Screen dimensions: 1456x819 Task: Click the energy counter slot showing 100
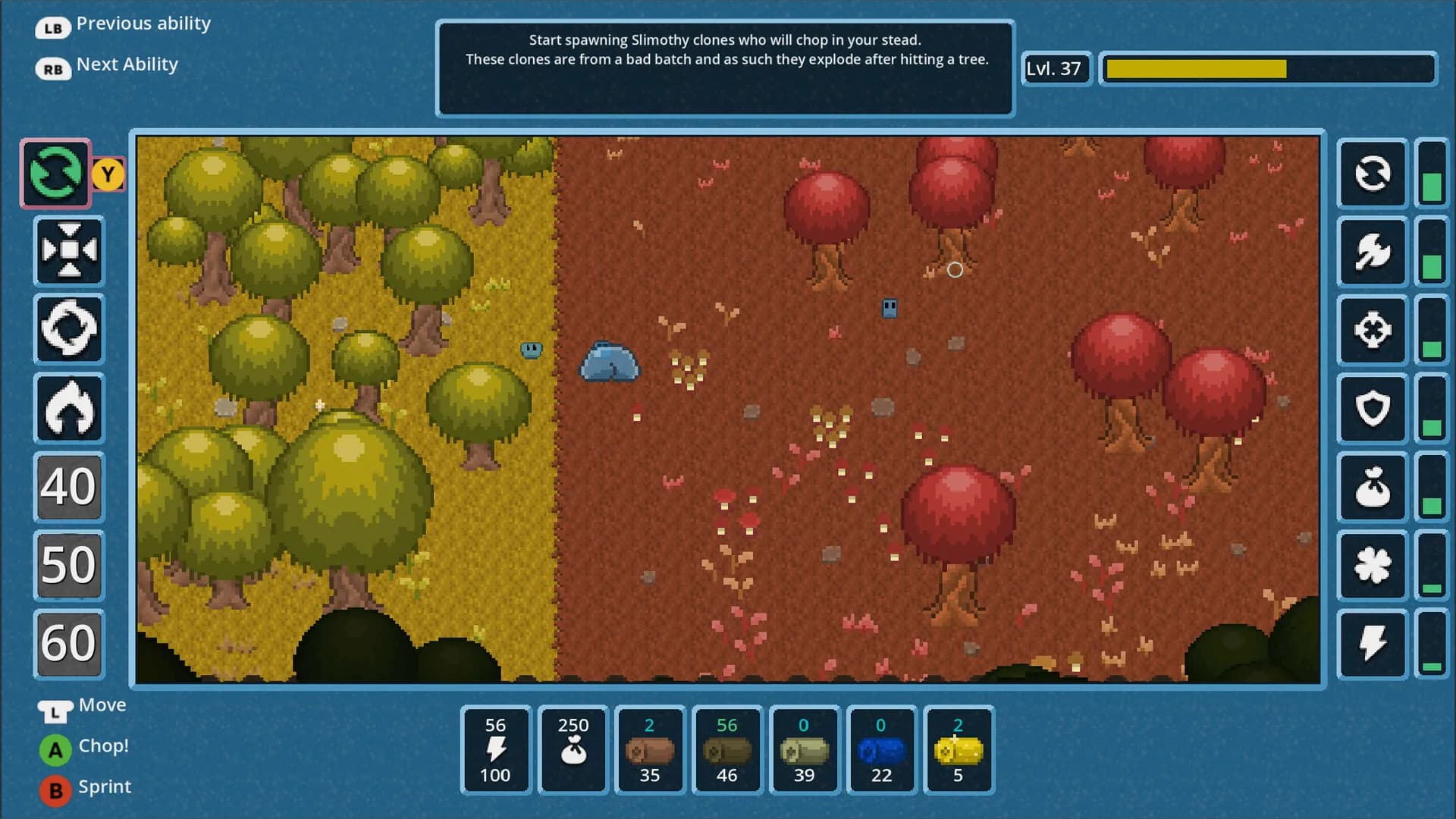(496, 750)
